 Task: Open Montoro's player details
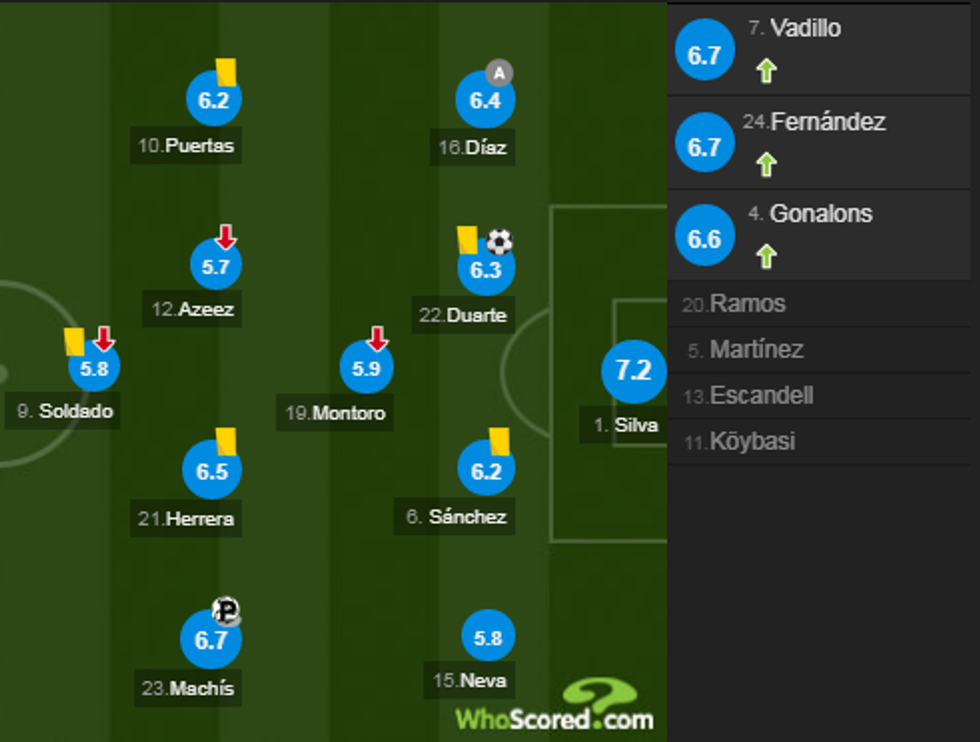pyautogui.click(x=367, y=369)
